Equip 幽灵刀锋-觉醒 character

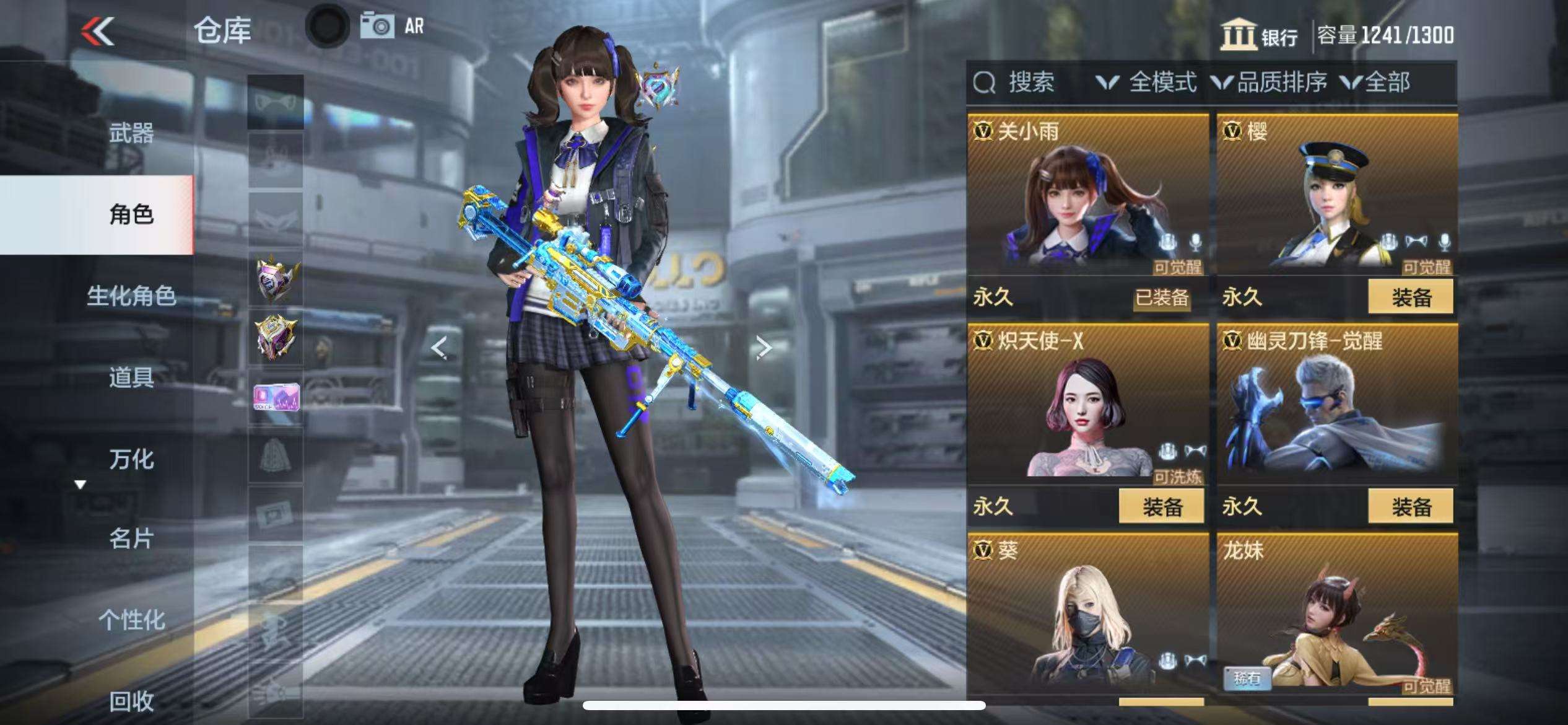click(1410, 507)
